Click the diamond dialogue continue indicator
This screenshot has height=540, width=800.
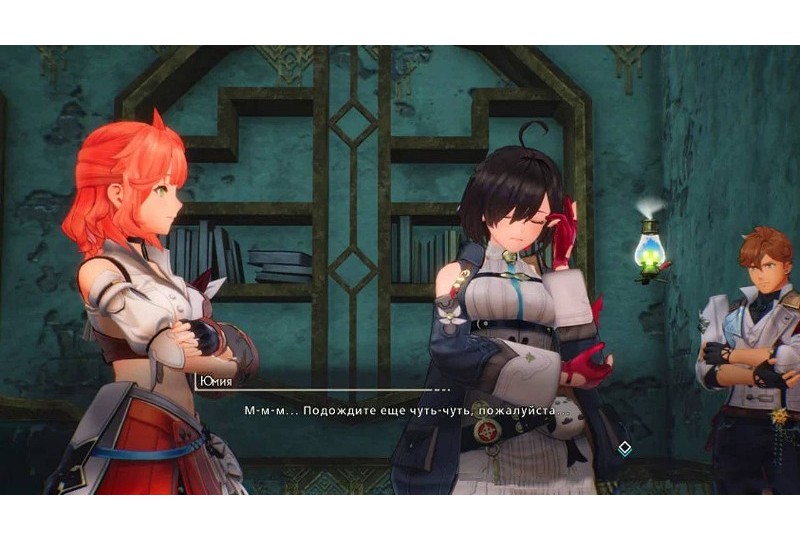coord(624,448)
